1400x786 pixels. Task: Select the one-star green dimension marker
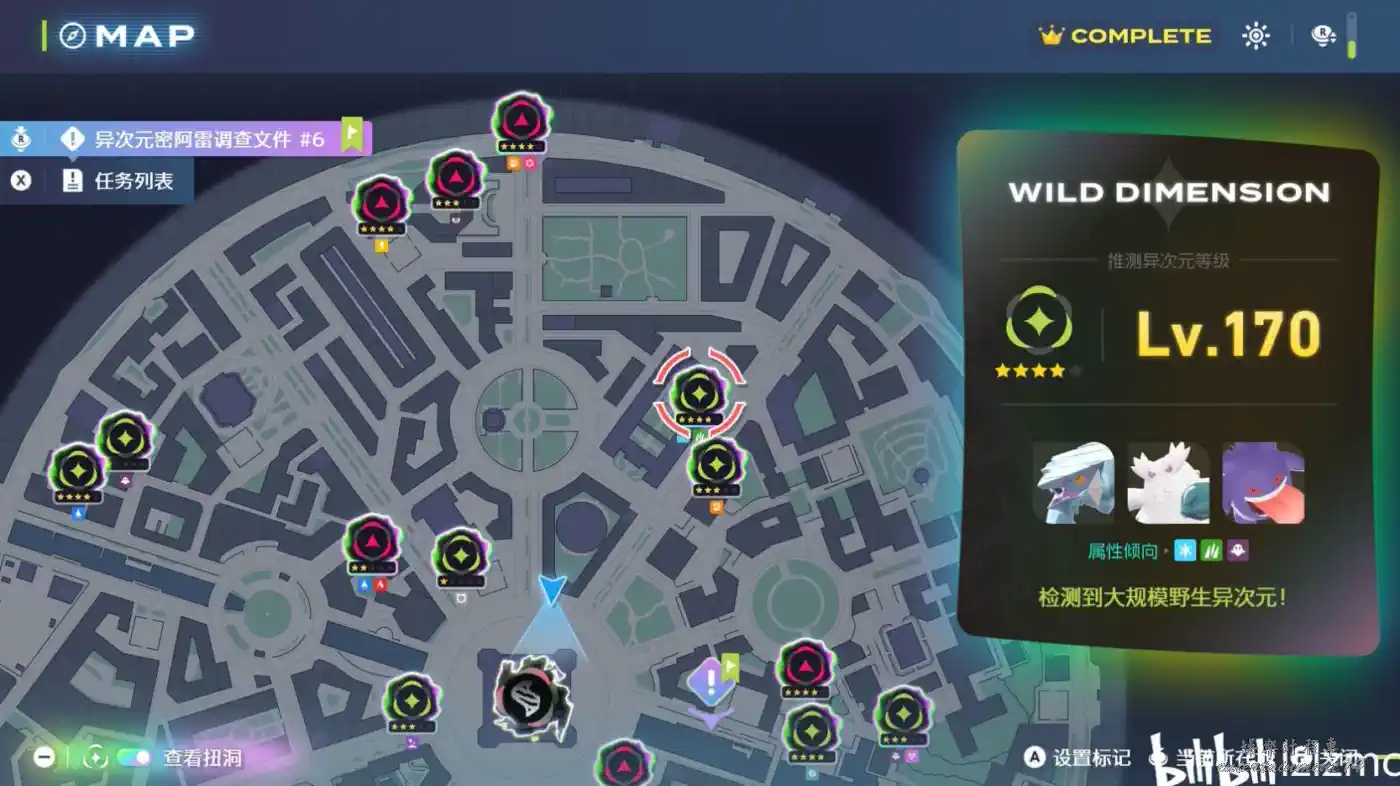[460, 555]
